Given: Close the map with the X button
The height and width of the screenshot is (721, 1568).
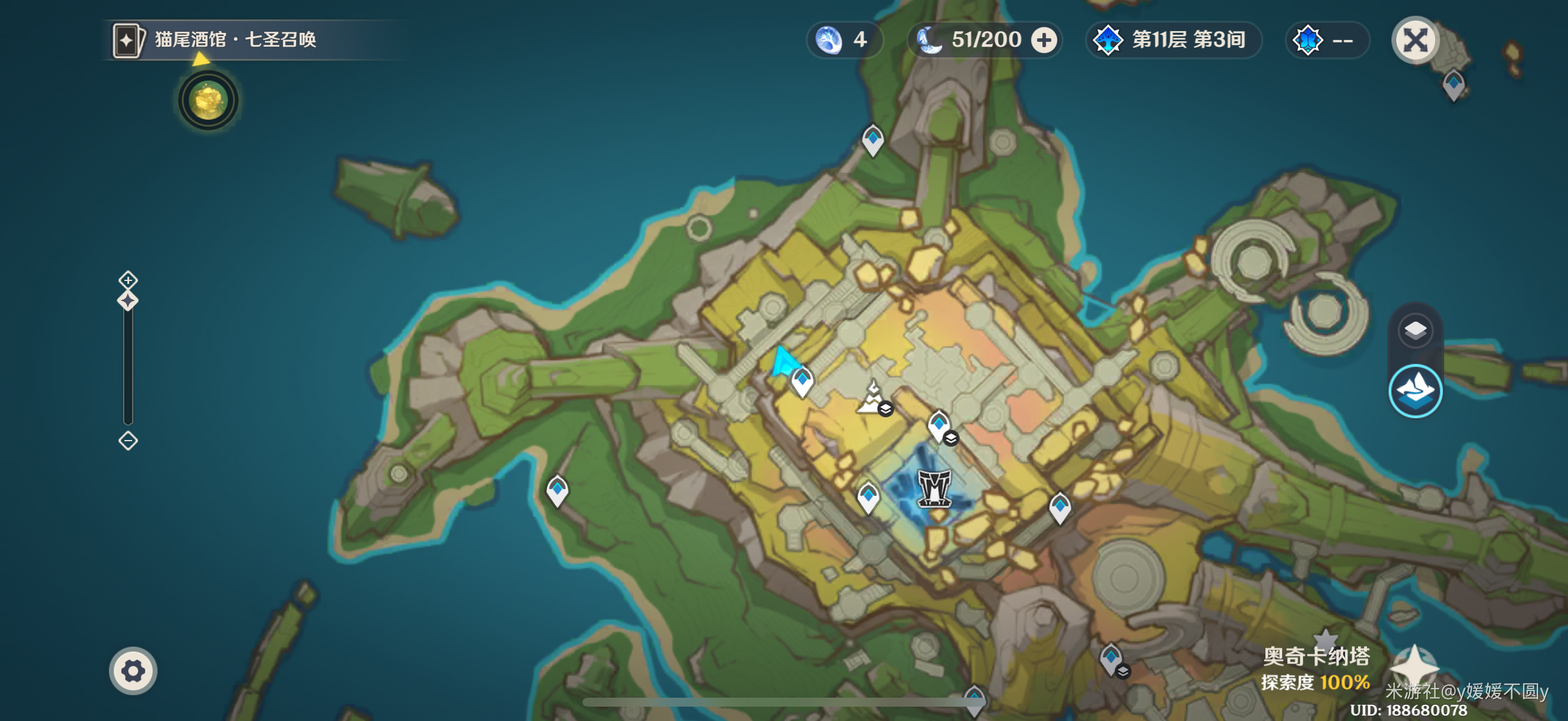Looking at the screenshot, I should pos(1415,41).
